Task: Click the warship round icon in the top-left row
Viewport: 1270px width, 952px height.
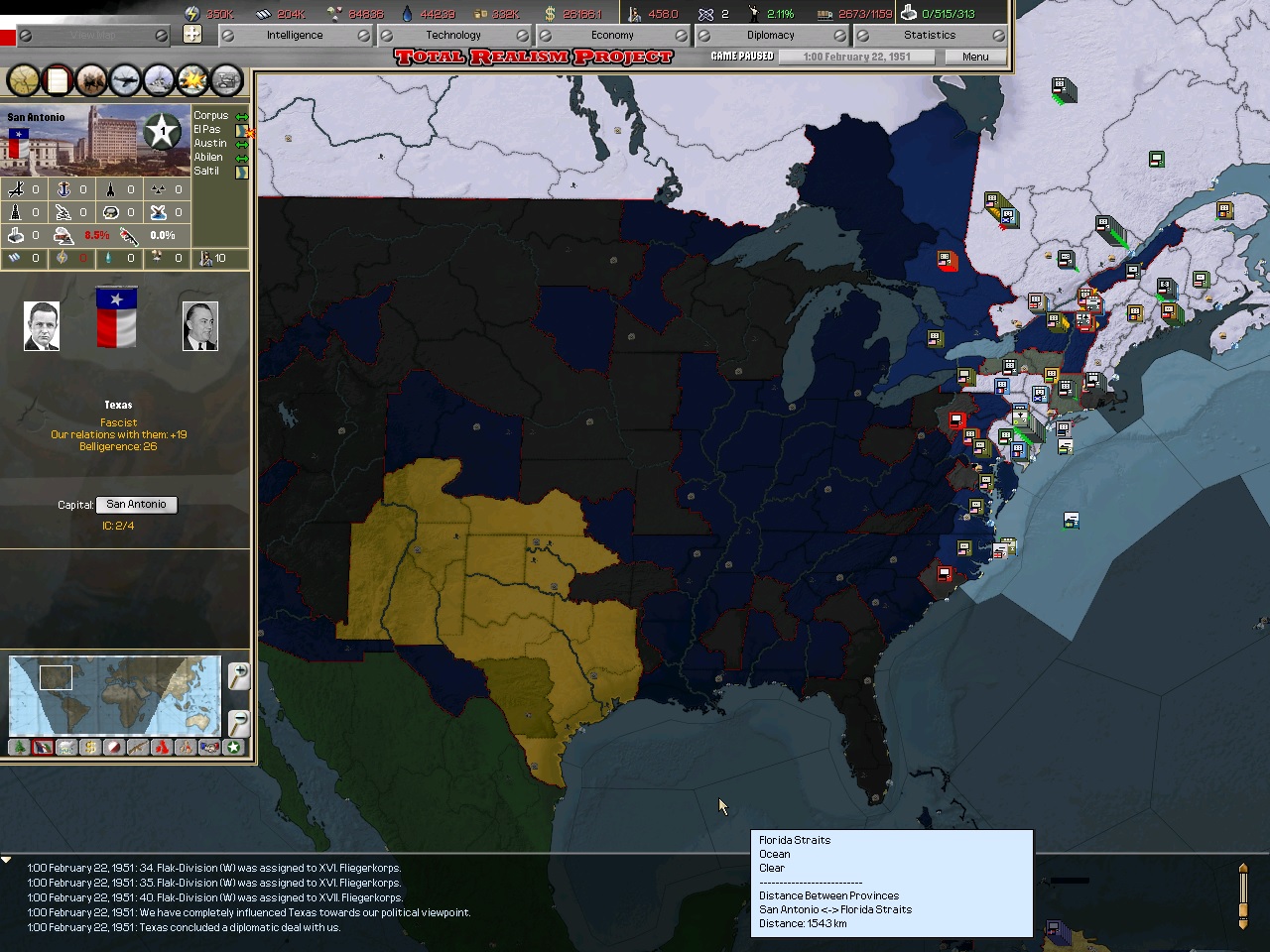Action: click(159, 80)
